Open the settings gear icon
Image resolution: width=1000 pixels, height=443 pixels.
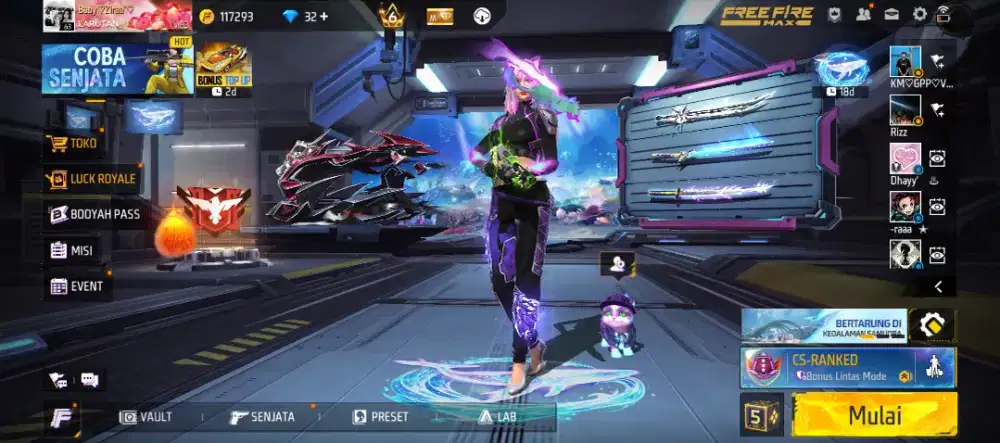click(x=919, y=15)
